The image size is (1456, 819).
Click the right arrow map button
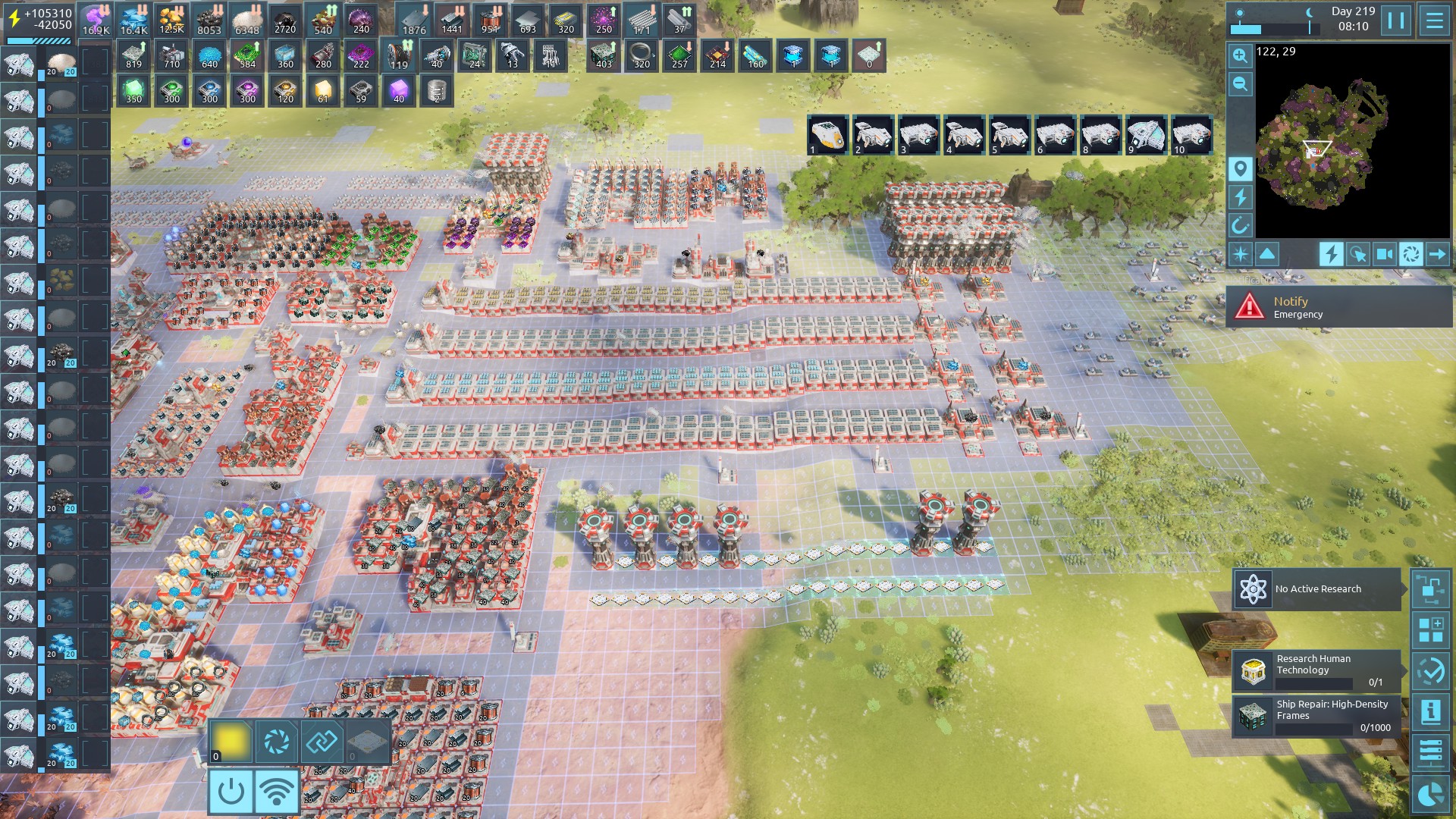(x=1437, y=254)
